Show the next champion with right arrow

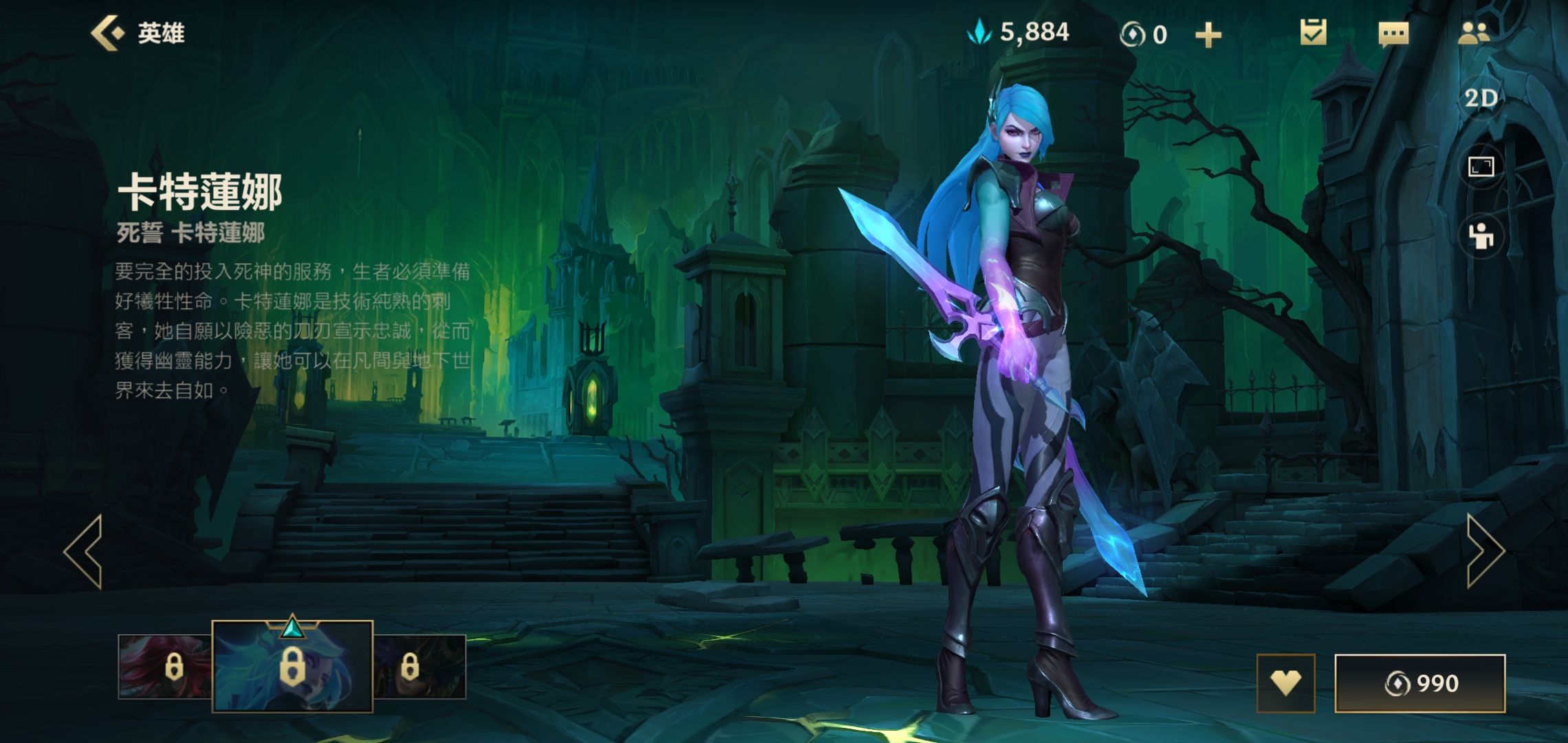(x=1484, y=551)
